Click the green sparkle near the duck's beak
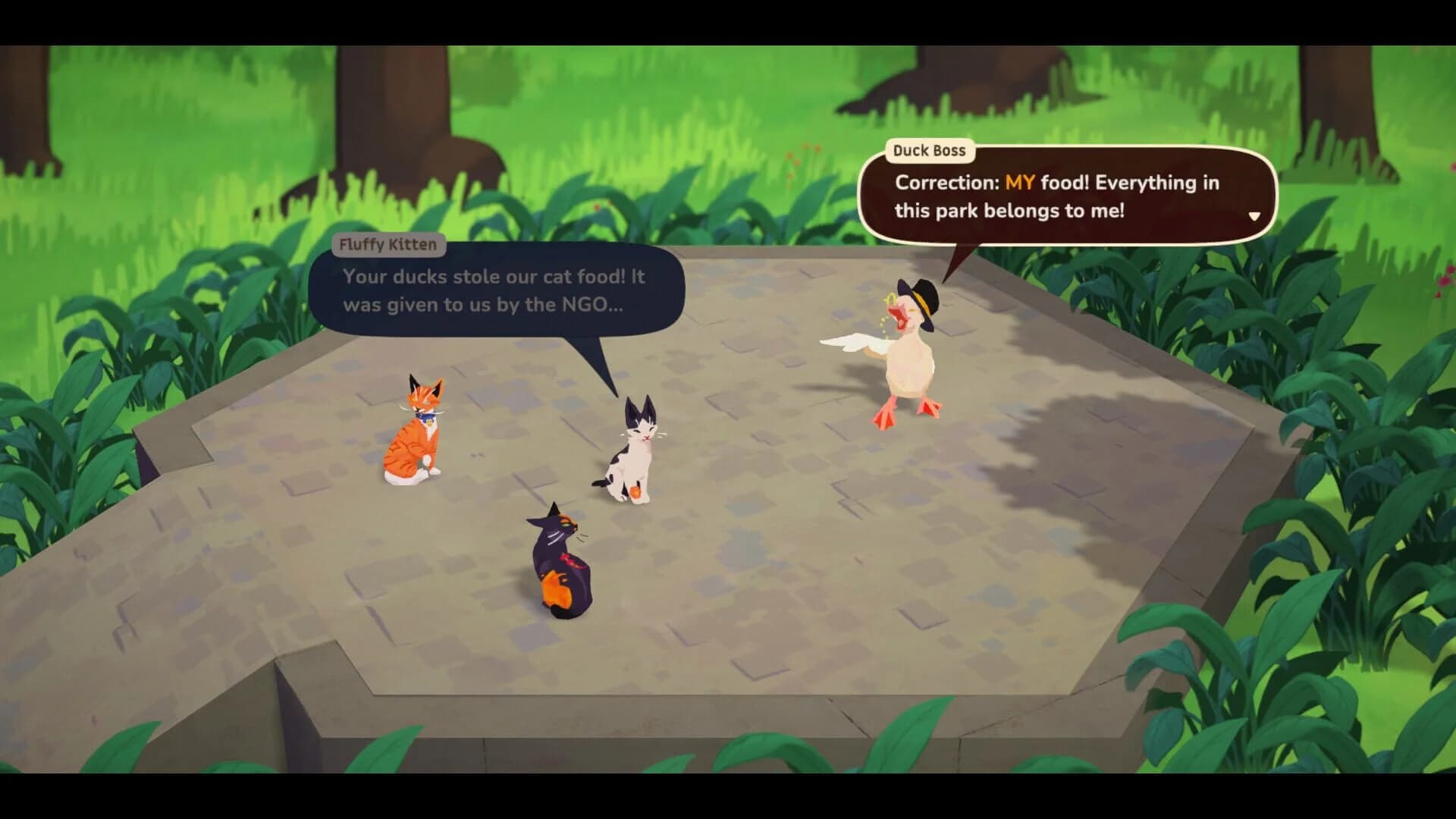The width and height of the screenshot is (1456, 819). point(890,298)
